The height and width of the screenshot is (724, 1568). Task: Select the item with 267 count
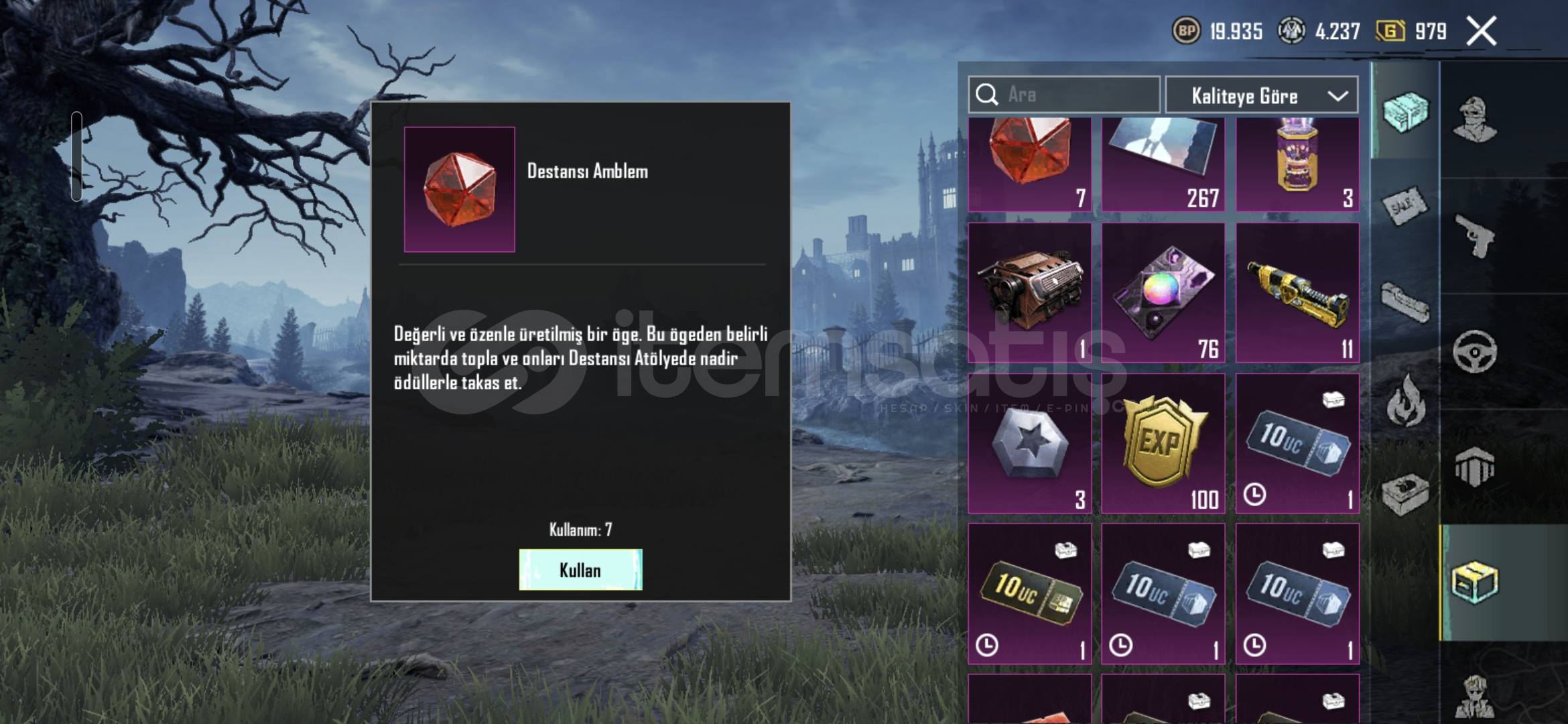[1163, 164]
